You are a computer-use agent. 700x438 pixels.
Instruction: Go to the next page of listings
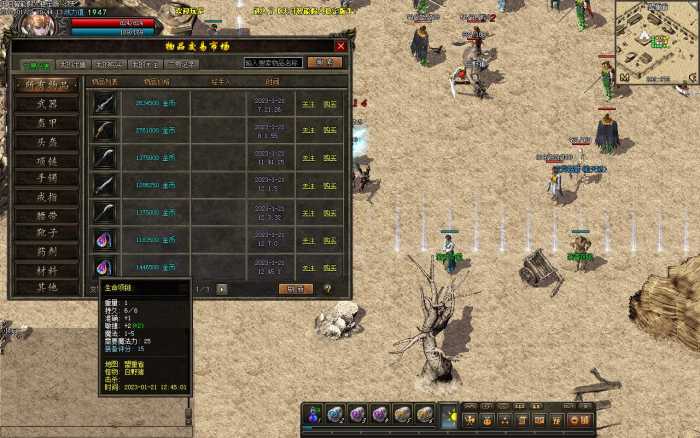coord(222,289)
